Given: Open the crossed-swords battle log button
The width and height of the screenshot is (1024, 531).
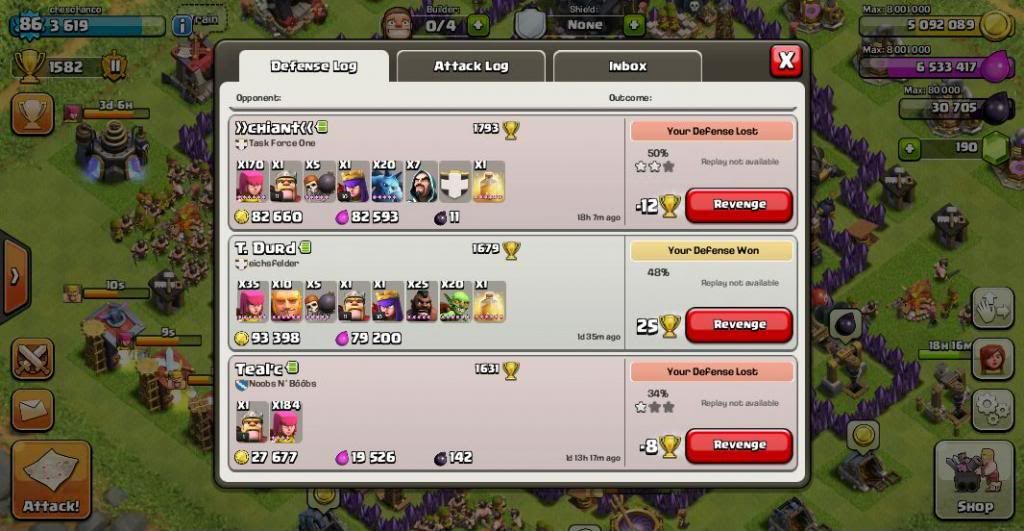Looking at the screenshot, I should tap(32, 359).
